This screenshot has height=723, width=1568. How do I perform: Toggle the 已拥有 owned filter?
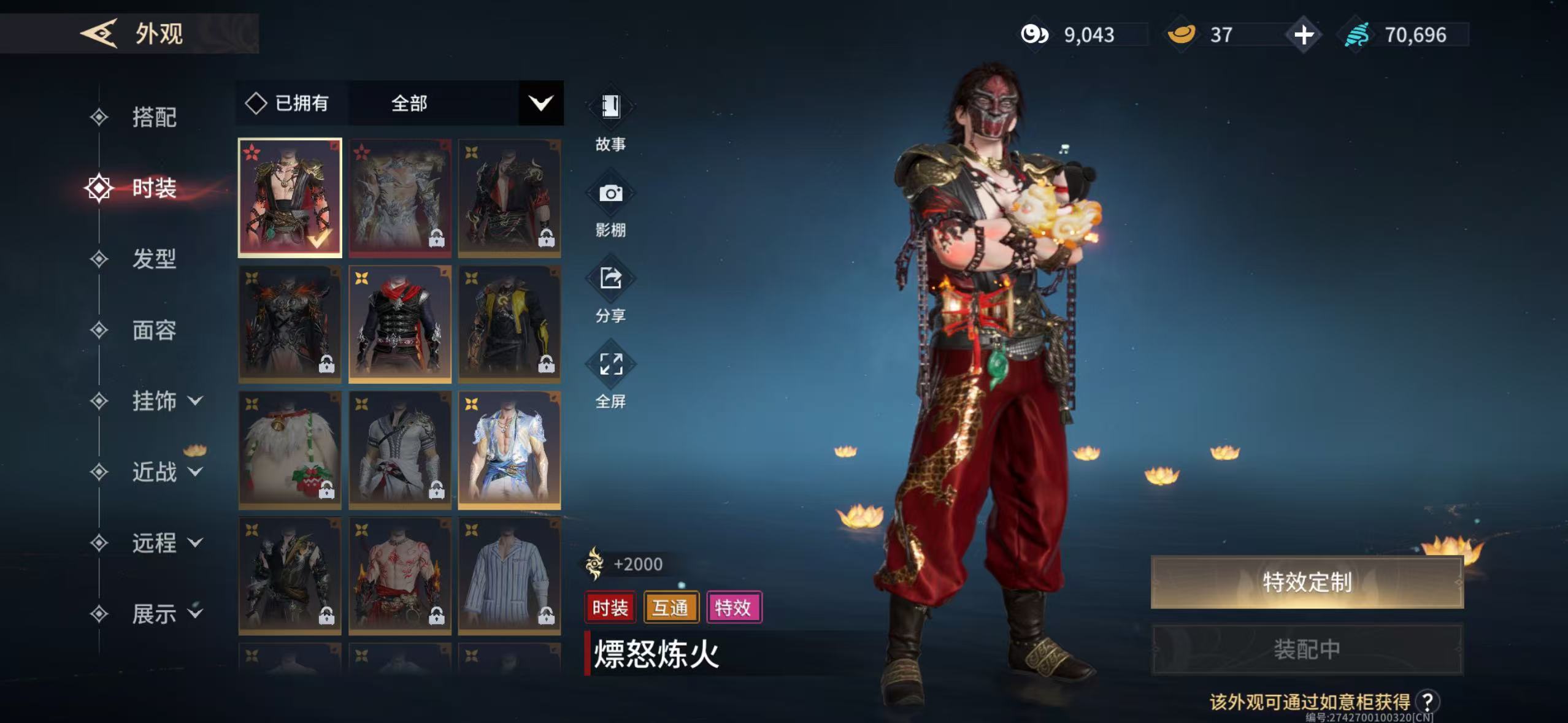click(288, 103)
